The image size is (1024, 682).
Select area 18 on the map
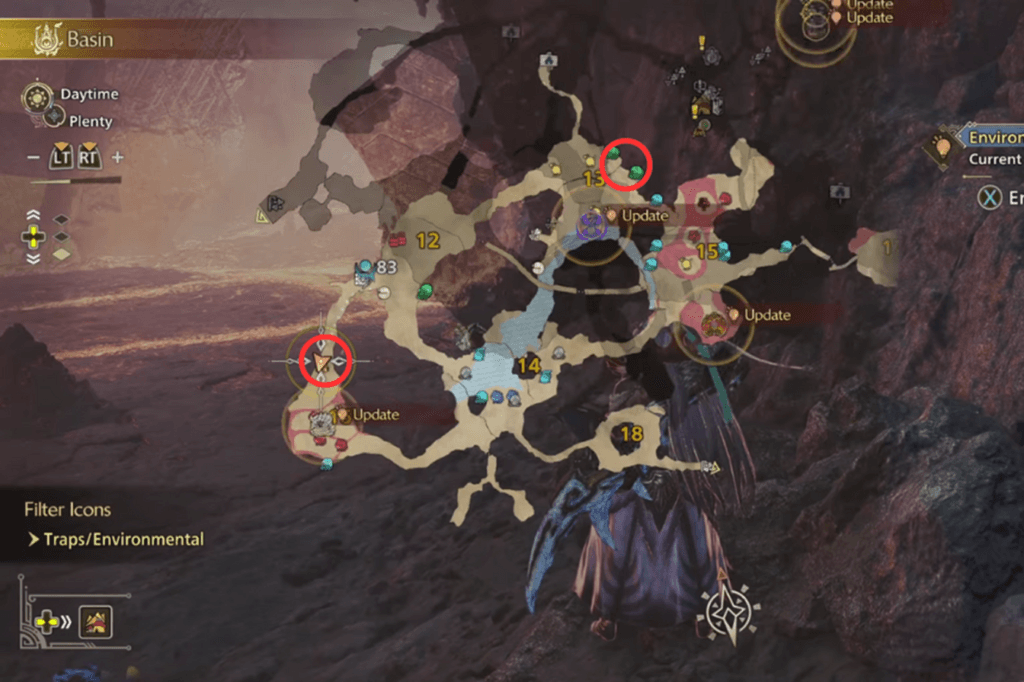coord(631,433)
